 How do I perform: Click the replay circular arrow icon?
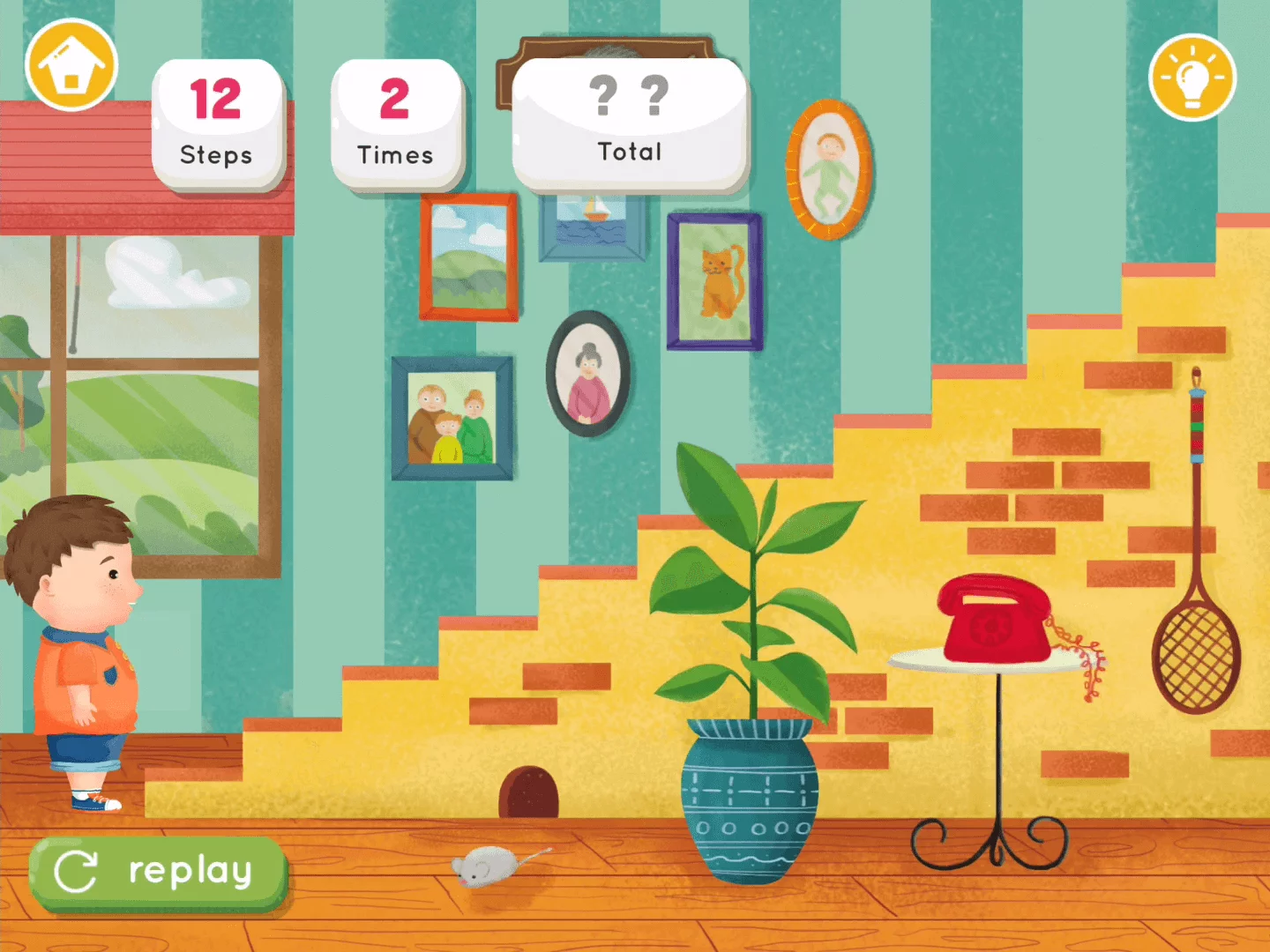click(78, 871)
